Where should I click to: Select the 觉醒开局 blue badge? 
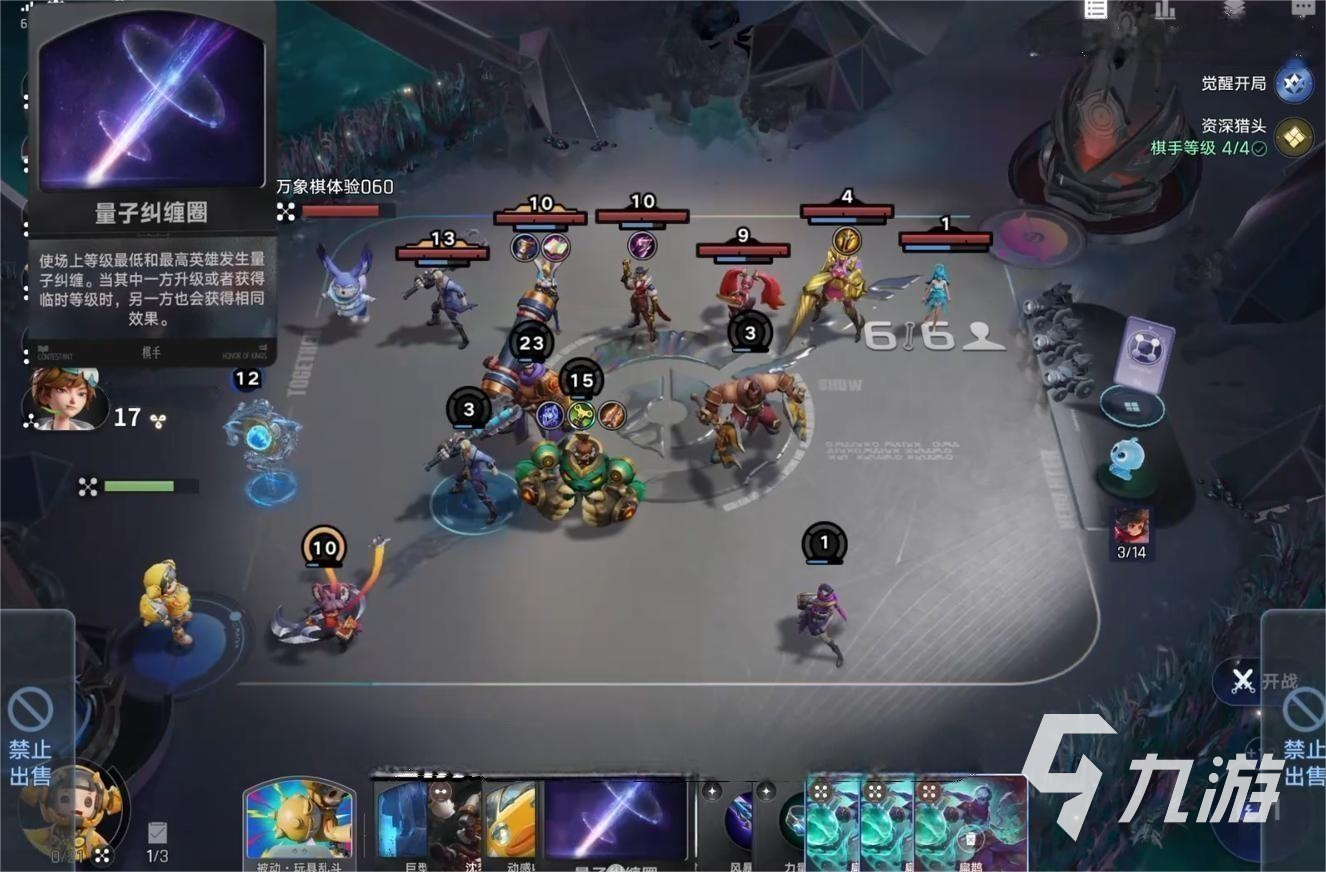[1297, 84]
